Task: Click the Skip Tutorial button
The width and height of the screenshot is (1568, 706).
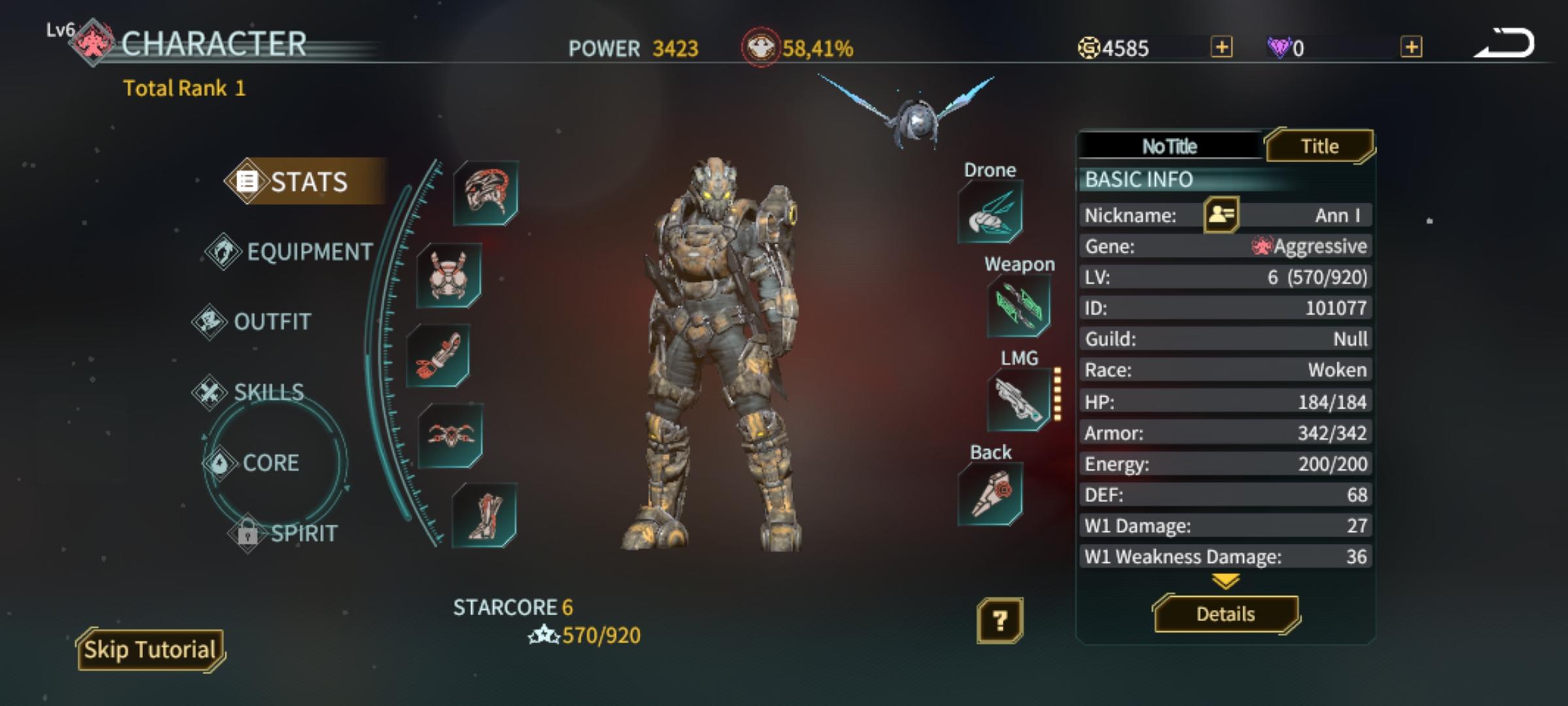Action: (x=150, y=650)
